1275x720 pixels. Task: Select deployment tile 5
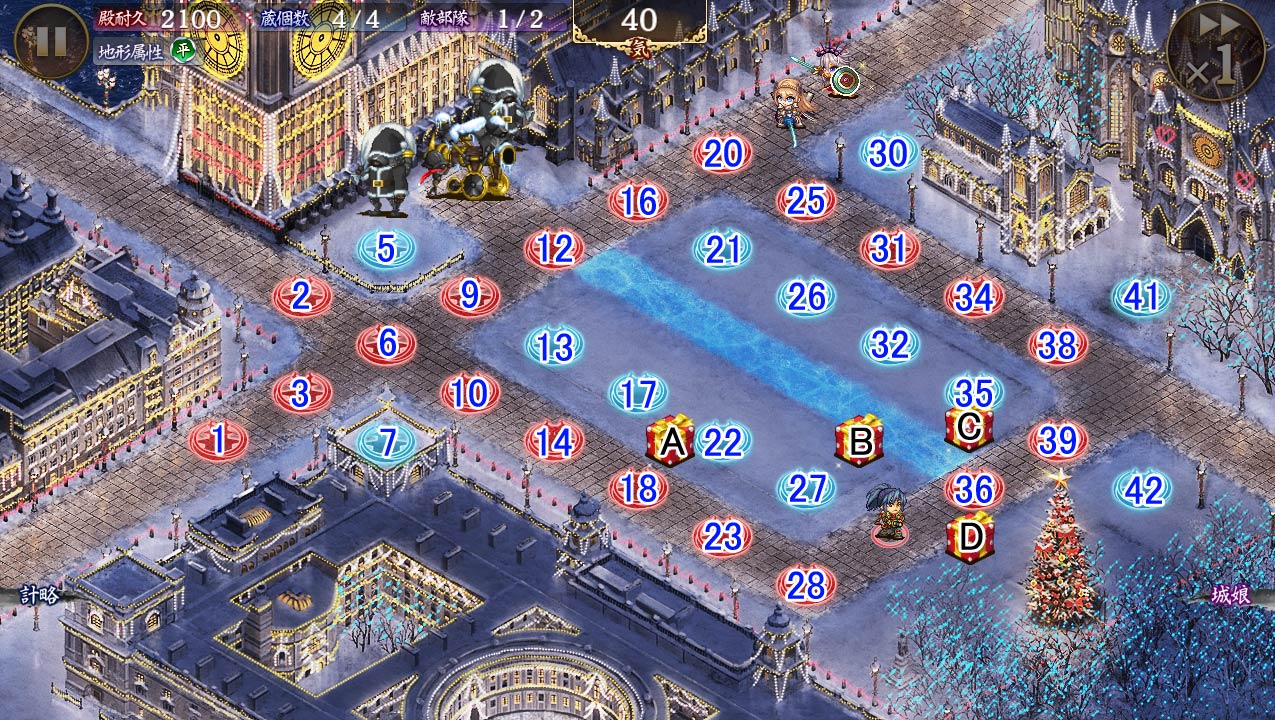tap(386, 249)
